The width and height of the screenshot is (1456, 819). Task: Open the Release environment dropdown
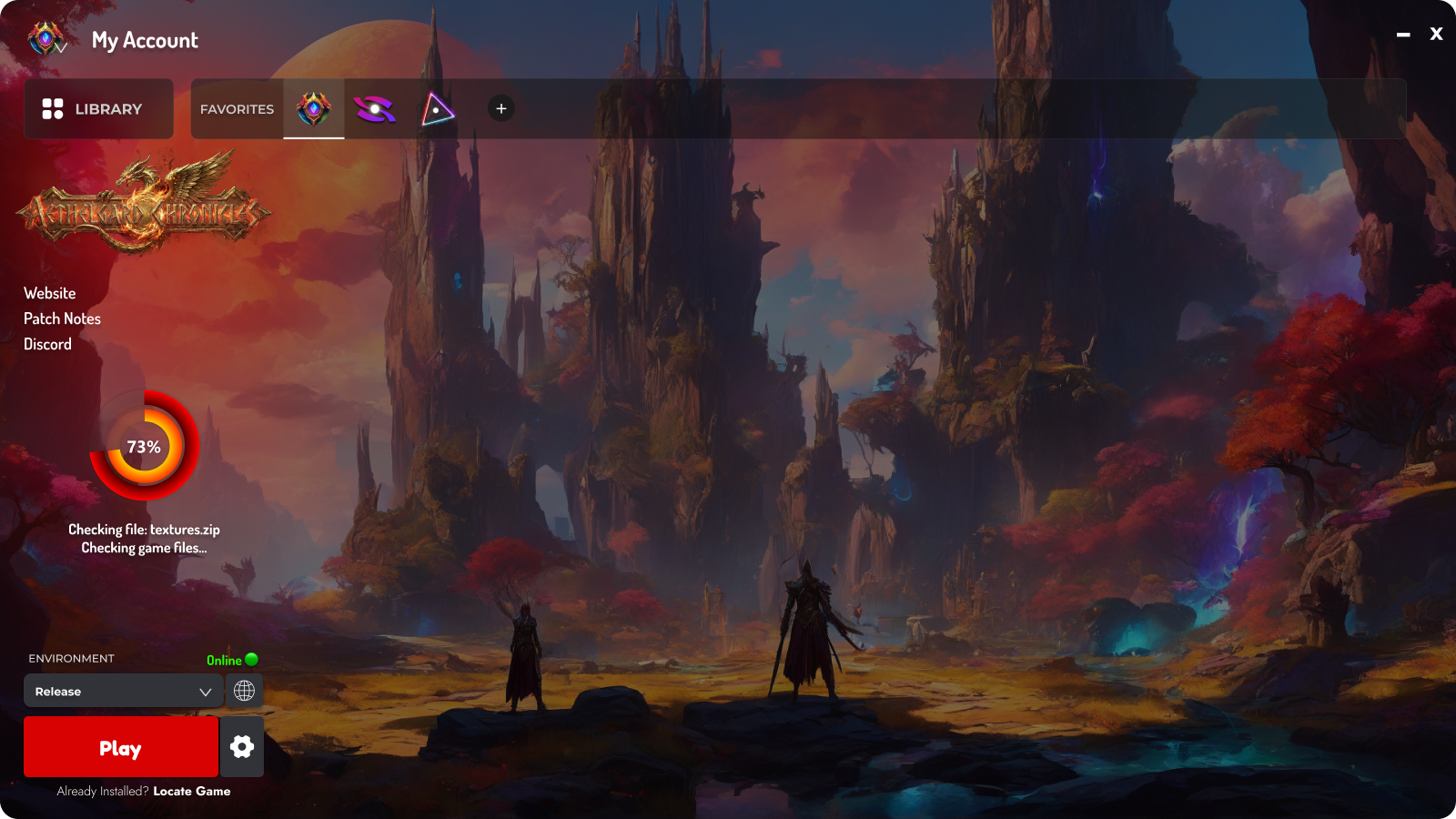(x=123, y=691)
